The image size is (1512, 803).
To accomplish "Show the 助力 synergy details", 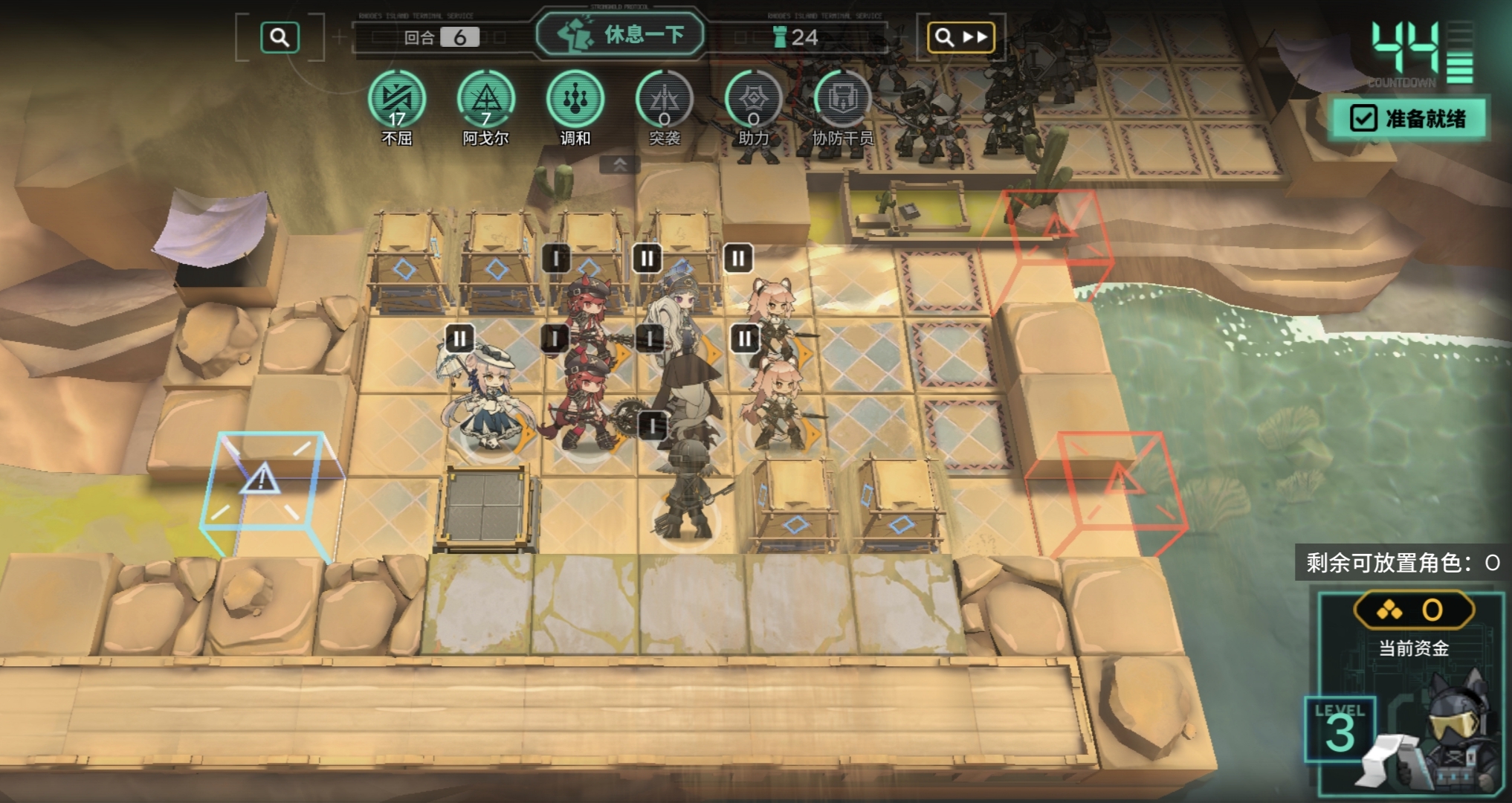I will click(x=753, y=100).
